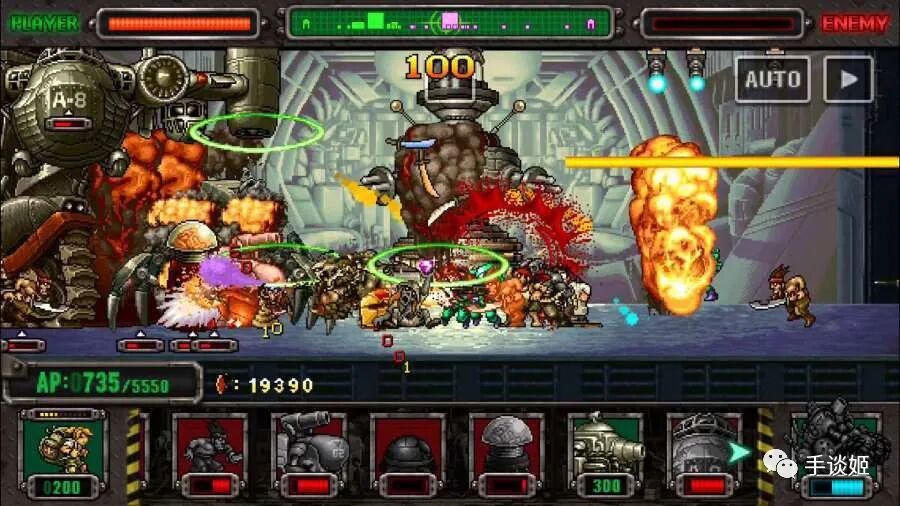Choose the black dome helmet unit card

pyautogui.click(x=408, y=453)
